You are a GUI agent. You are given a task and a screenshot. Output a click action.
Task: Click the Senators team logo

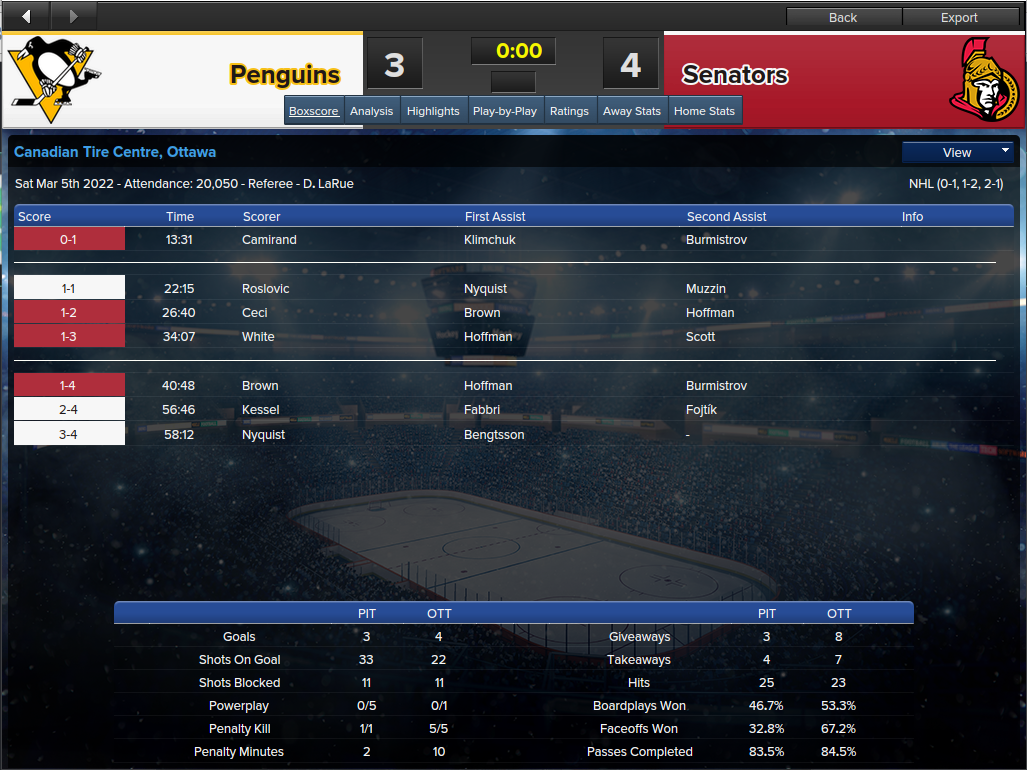[983, 79]
